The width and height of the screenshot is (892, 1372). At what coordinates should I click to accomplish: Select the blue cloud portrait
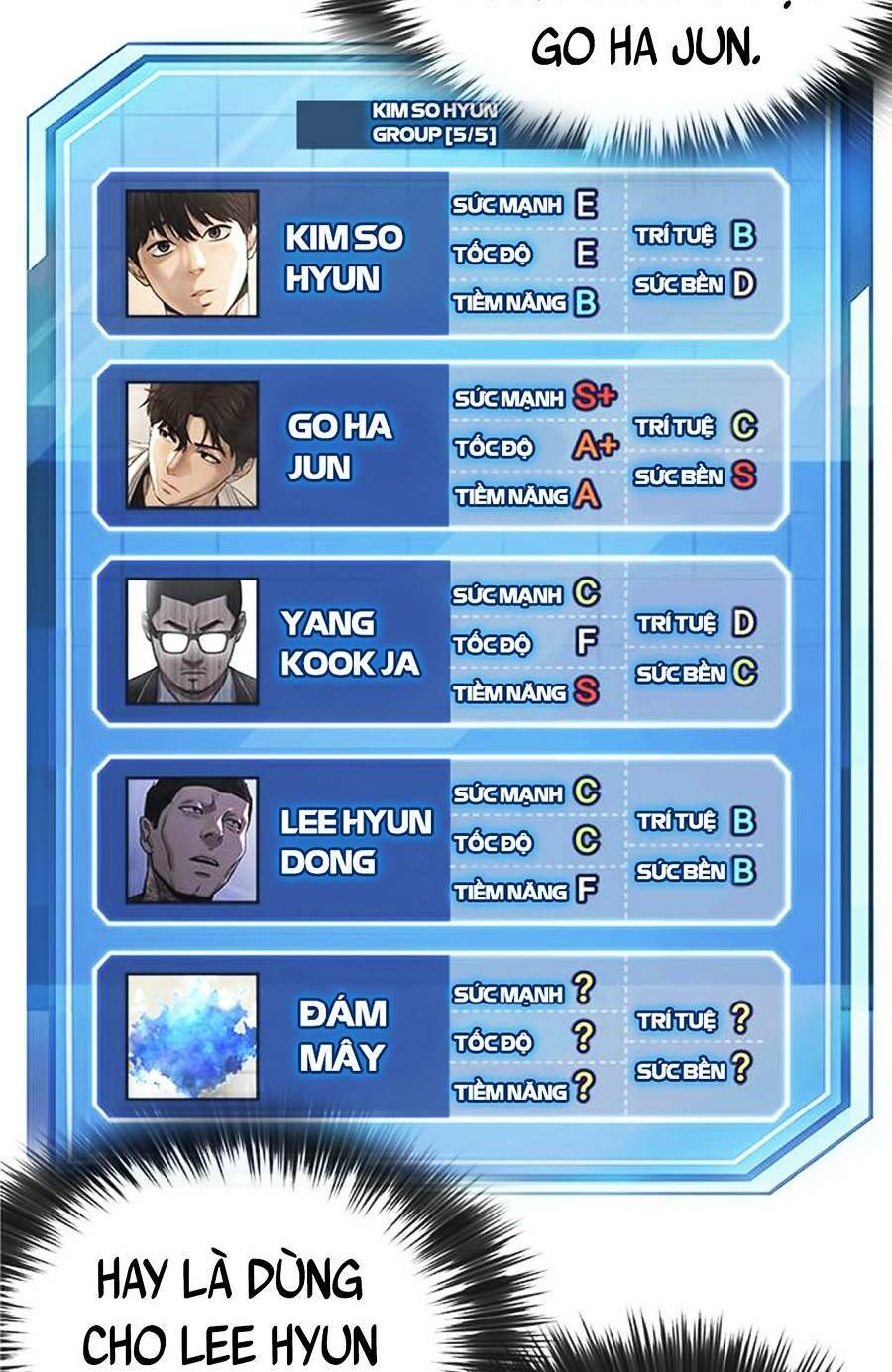pos(192,1036)
